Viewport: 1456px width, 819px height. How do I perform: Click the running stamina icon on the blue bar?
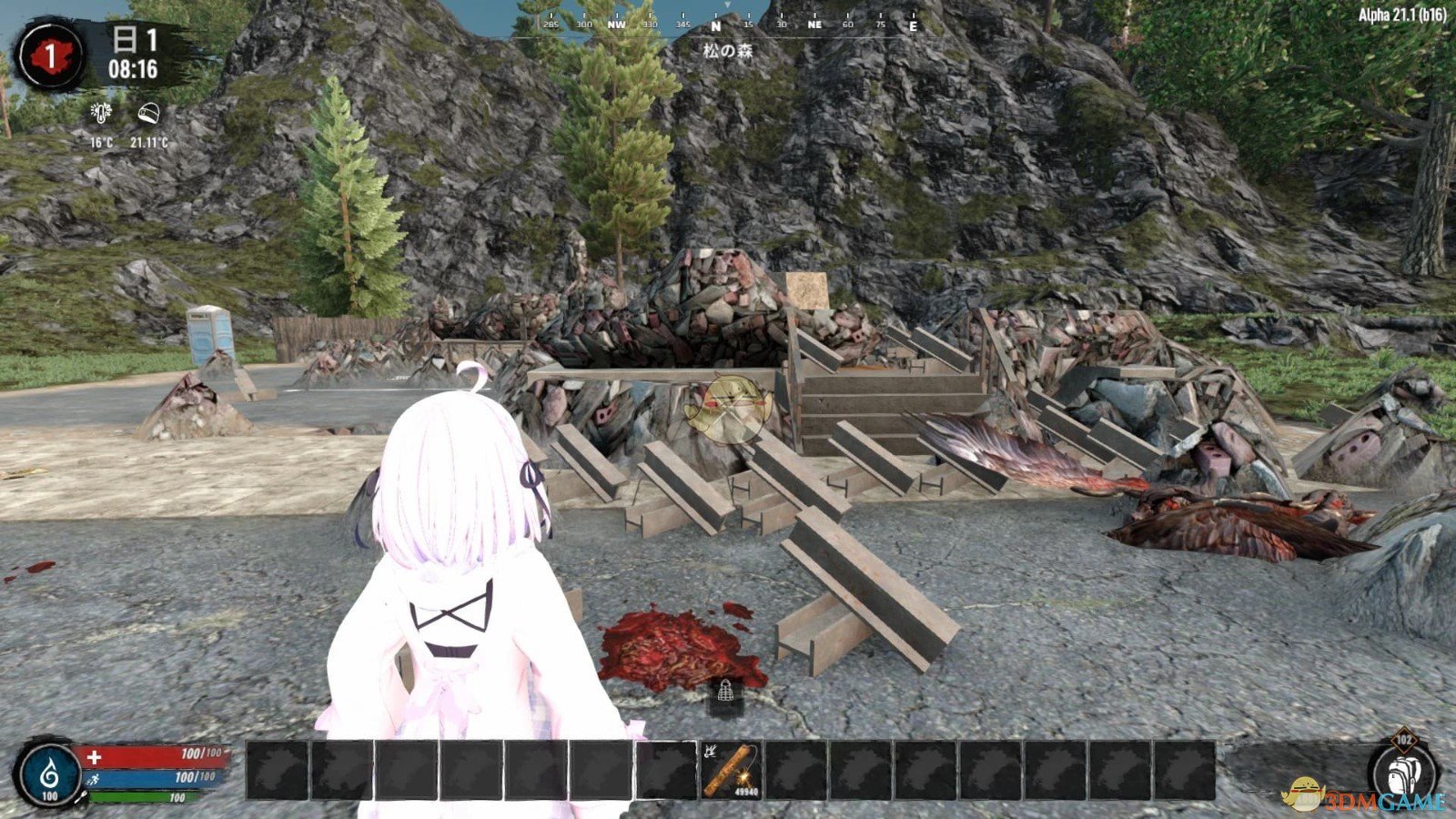point(94,778)
